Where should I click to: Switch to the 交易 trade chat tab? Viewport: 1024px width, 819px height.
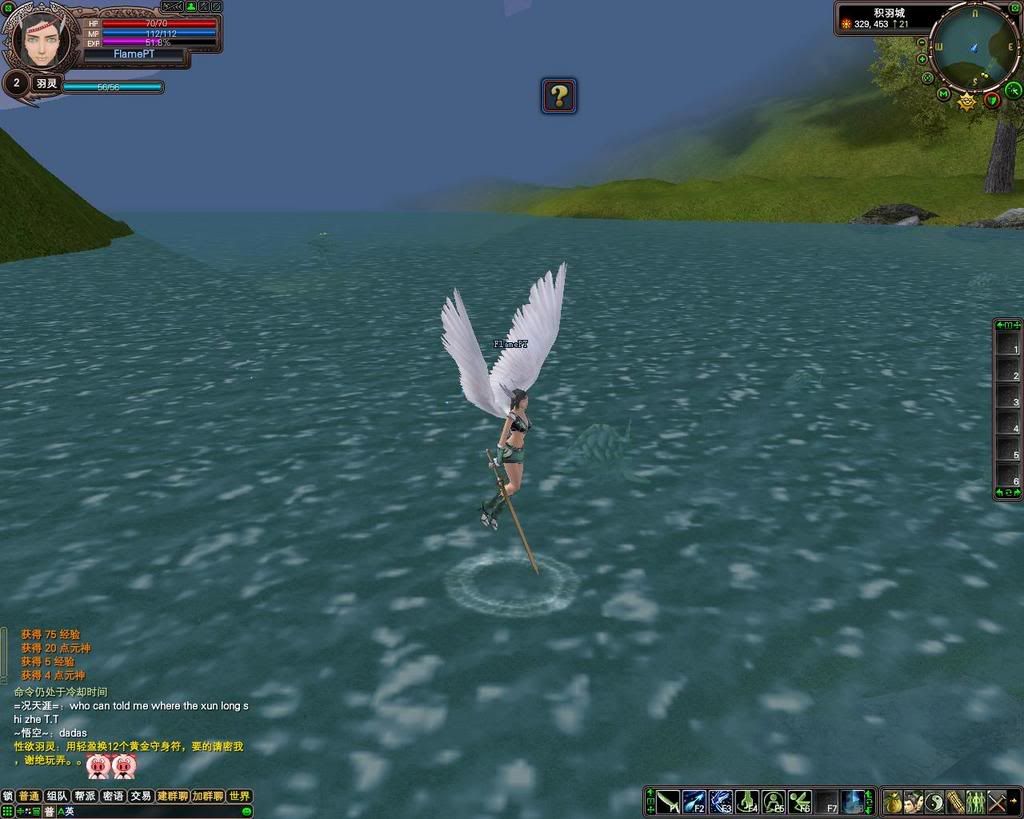[x=140, y=796]
